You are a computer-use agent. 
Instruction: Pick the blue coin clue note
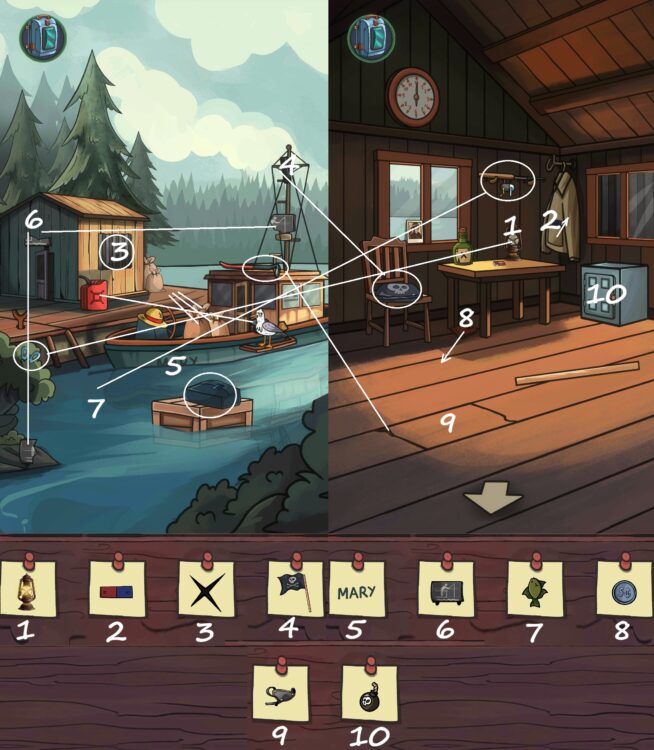click(x=624, y=589)
